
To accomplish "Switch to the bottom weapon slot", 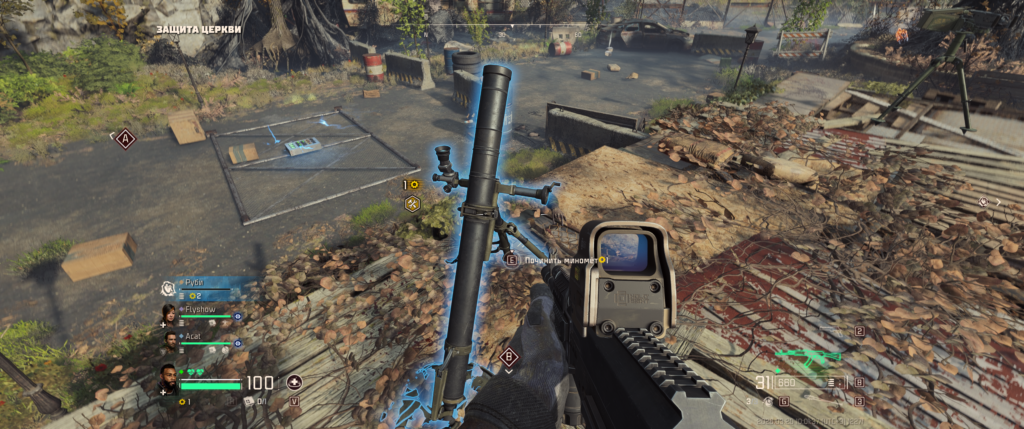I will [857, 401].
